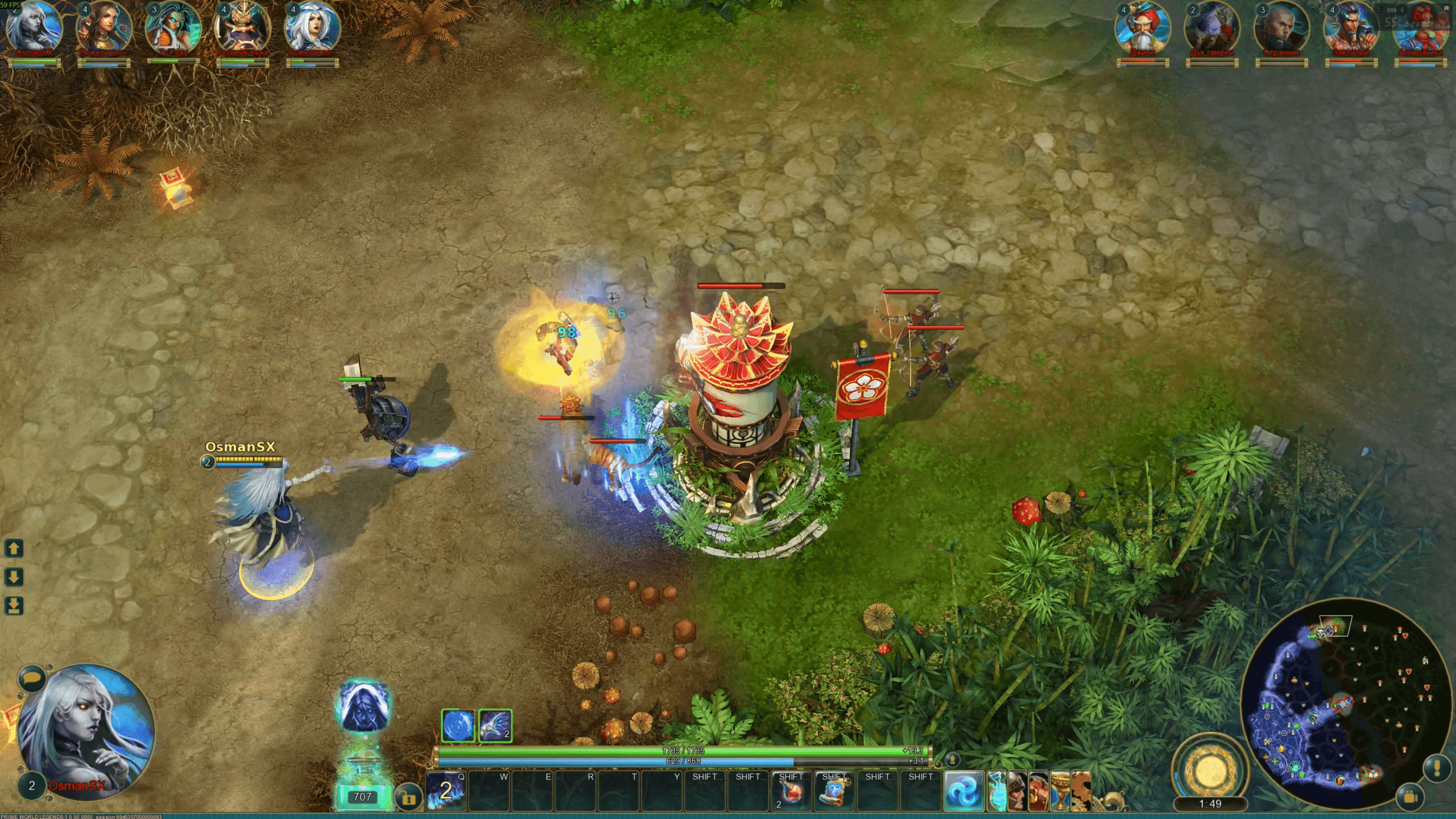The width and height of the screenshot is (1456, 819).
Task: Open the chat speech-bubble button
Action: pos(32,679)
